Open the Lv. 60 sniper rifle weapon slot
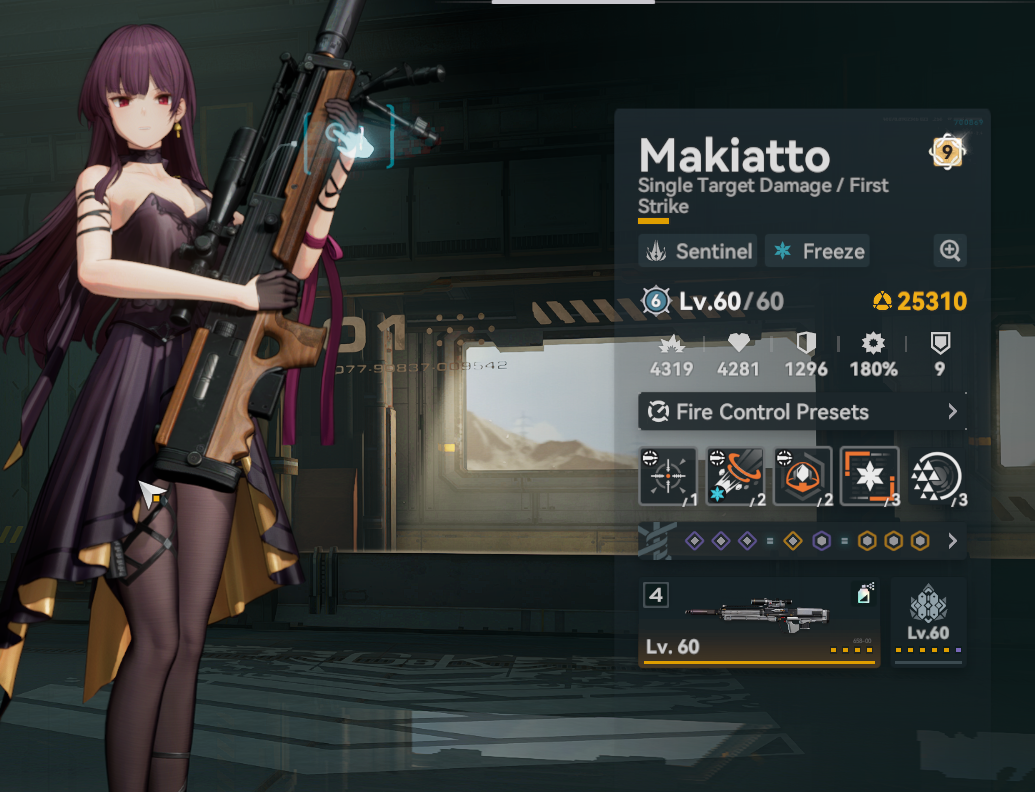The image size is (1035, 792). tap(759, 622)
